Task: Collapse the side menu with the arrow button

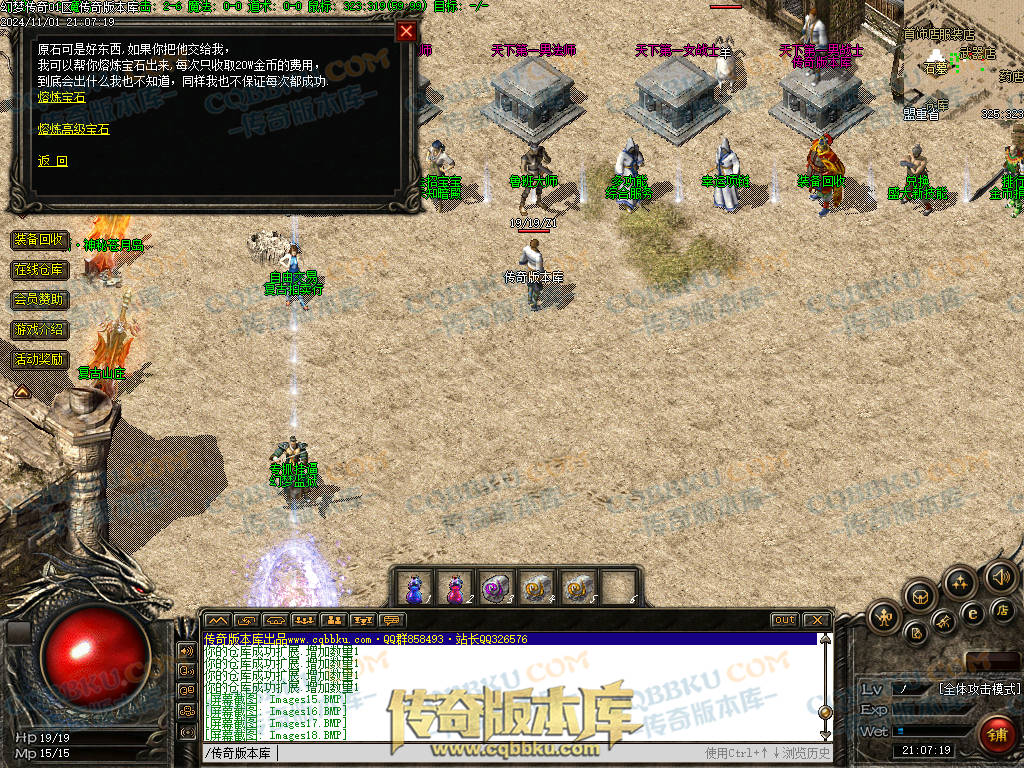Action: 20,392
